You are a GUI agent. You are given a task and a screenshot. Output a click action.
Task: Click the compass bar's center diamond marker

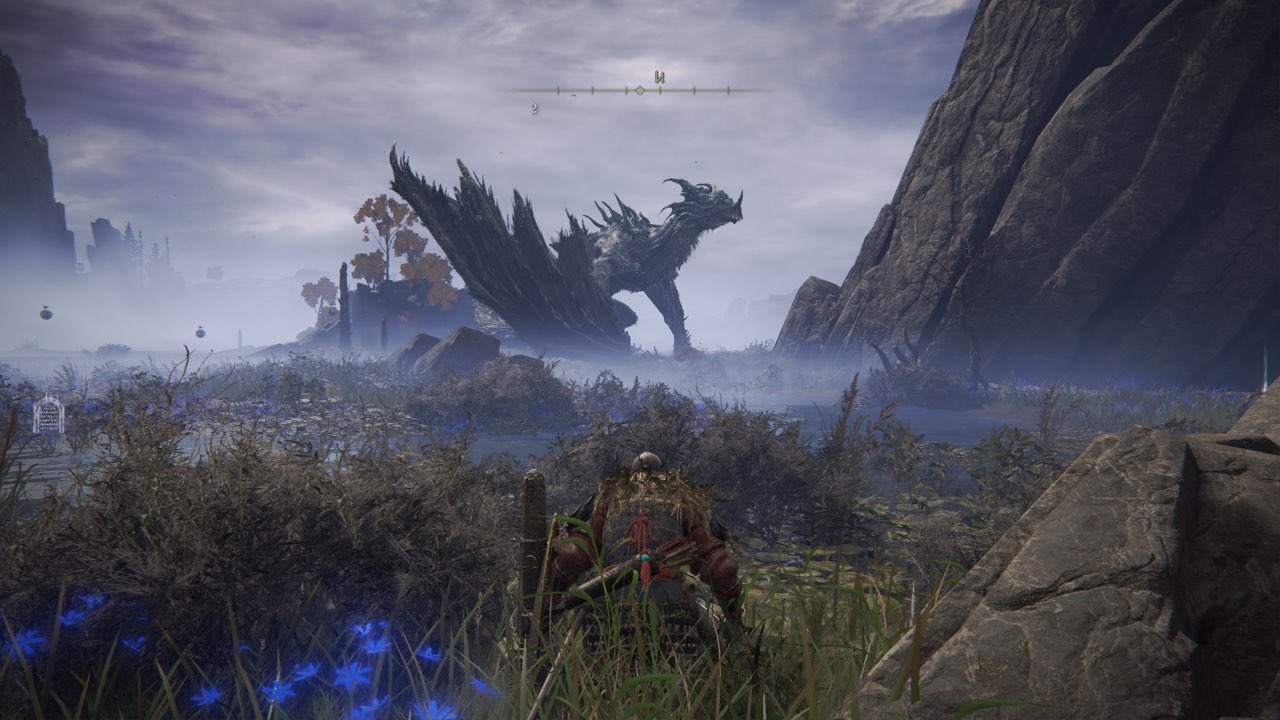click(640, 90)
